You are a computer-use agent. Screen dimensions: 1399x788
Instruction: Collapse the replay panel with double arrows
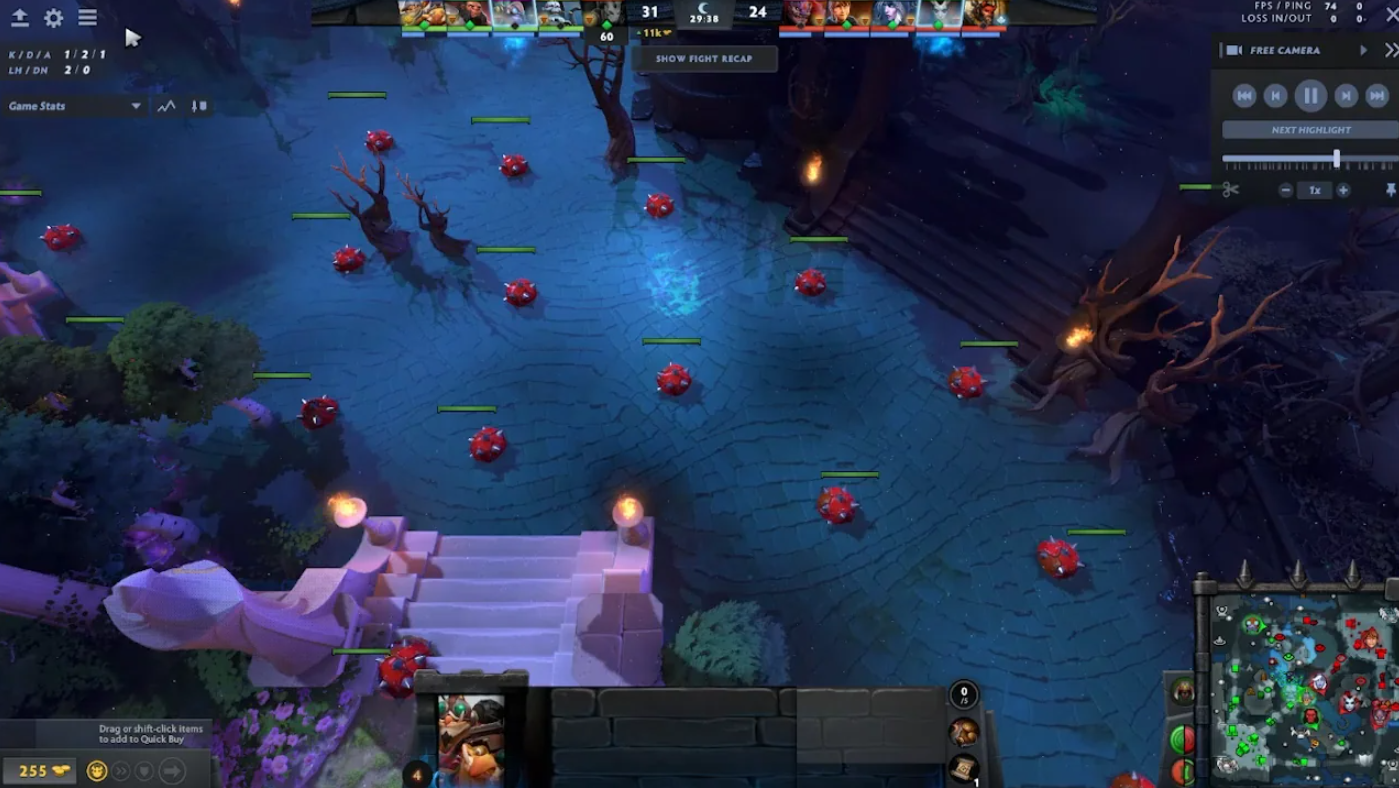click(x=1391, y=50)
